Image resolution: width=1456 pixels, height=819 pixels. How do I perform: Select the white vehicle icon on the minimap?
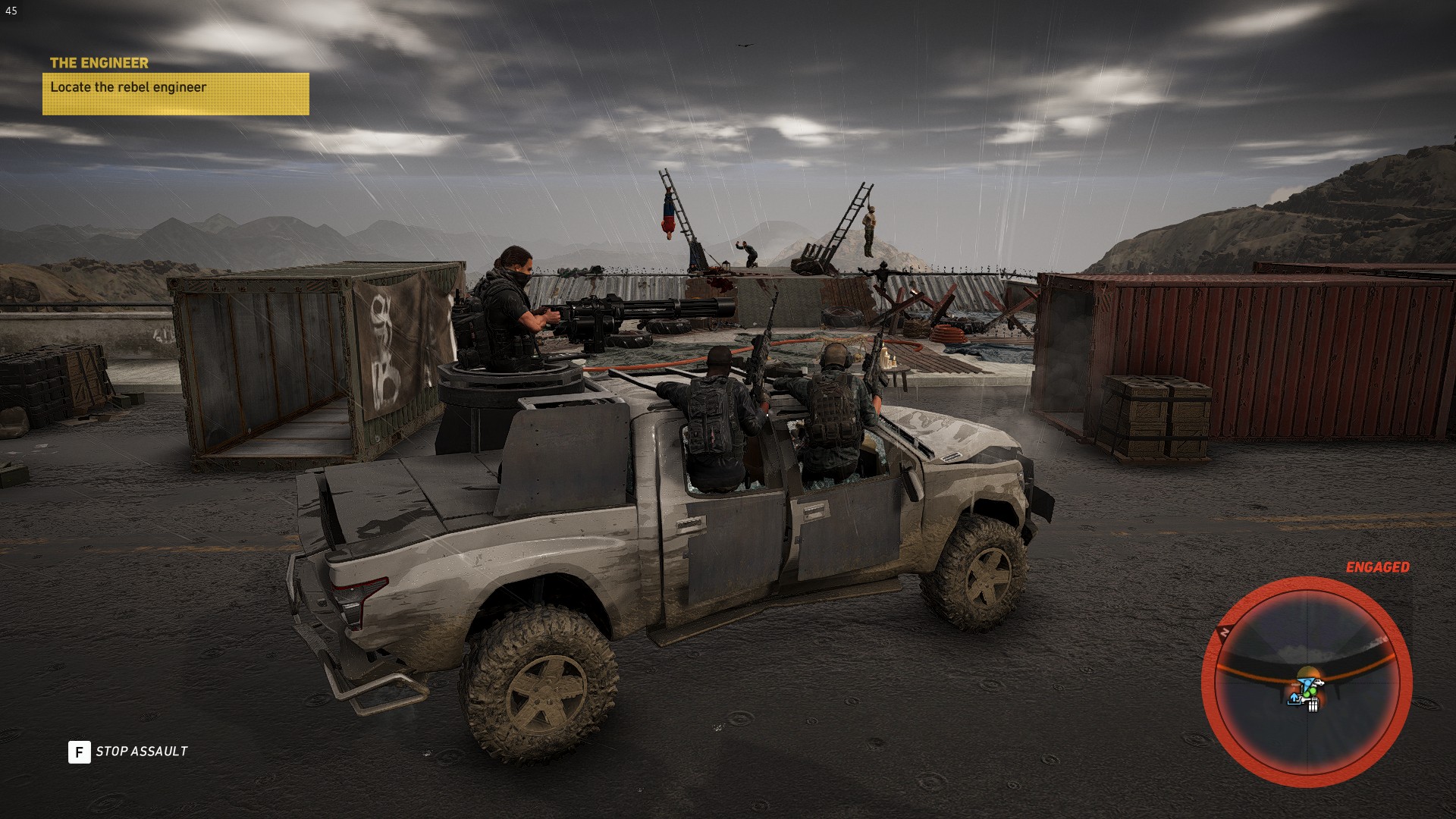point(1319,683)
